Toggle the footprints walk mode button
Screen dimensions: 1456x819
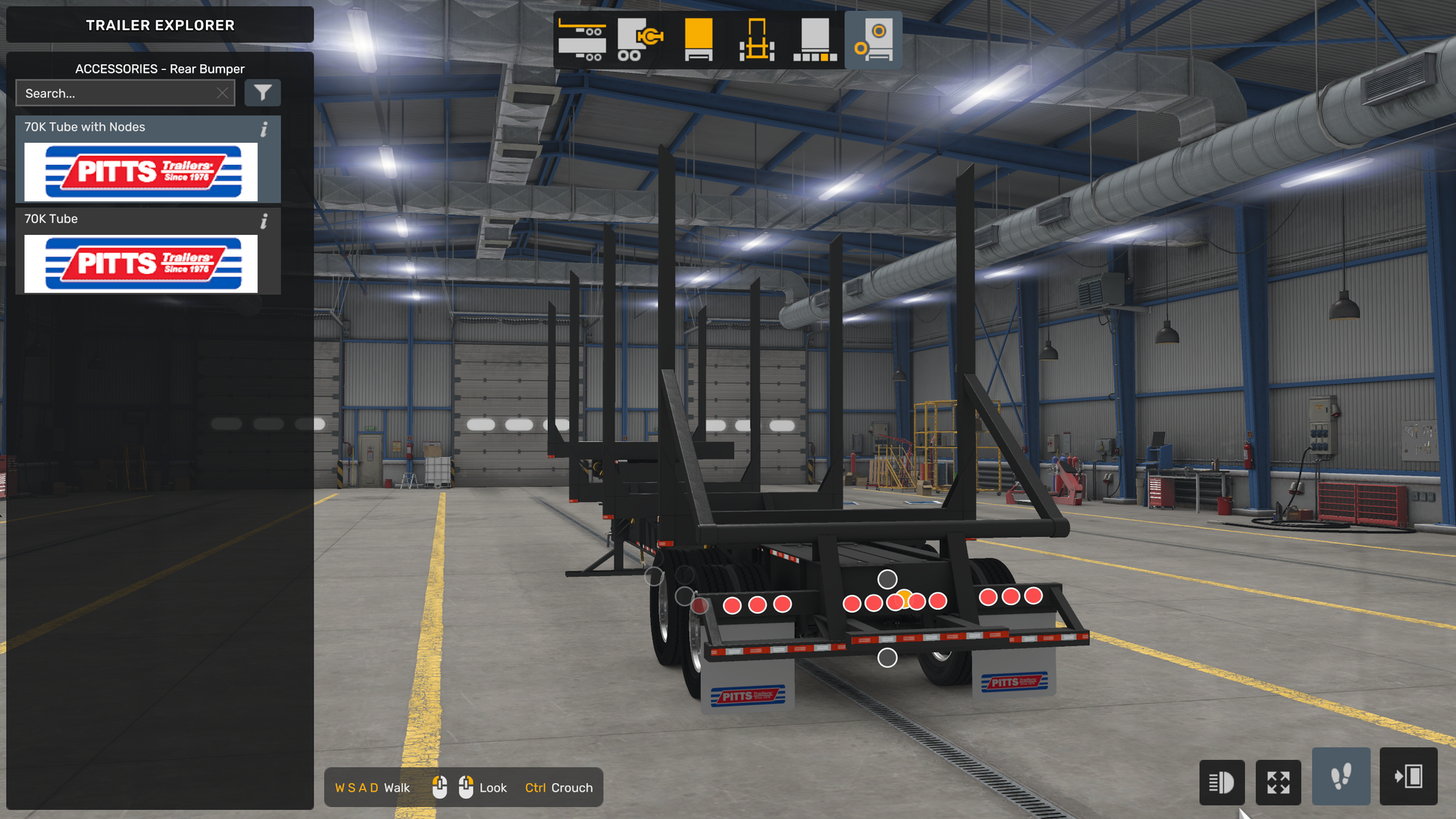[1341, 776]
